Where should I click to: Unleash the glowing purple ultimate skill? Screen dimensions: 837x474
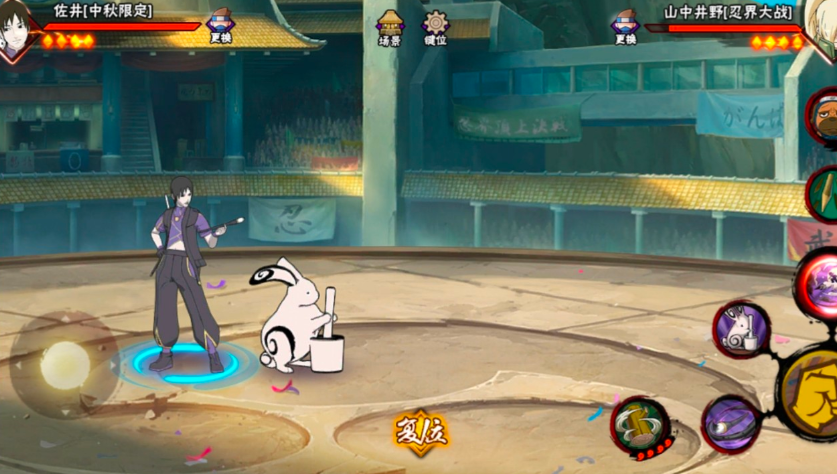819,282
